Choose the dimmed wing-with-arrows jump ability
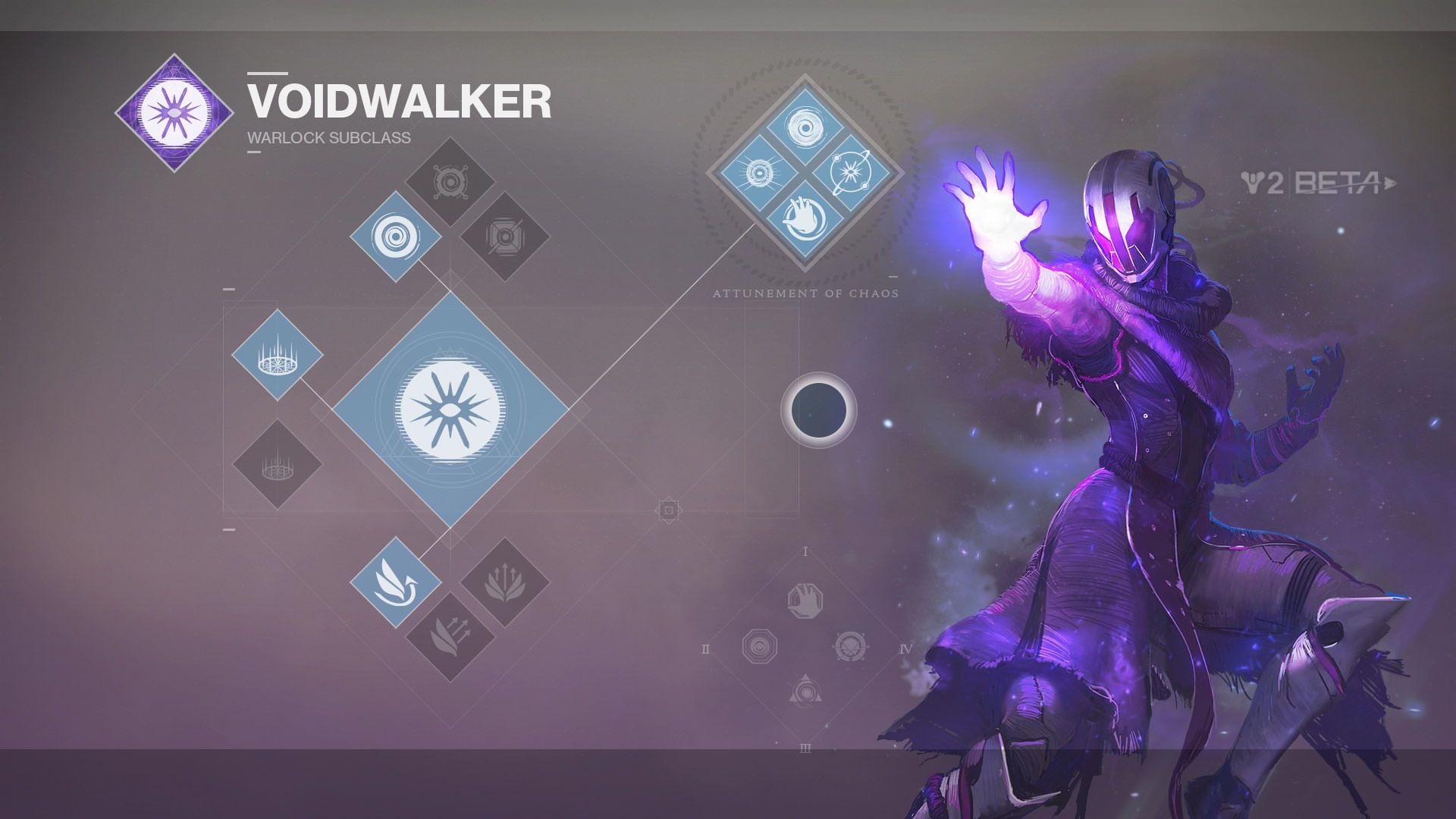This screenshot has height=819, width=1456. 450,637
